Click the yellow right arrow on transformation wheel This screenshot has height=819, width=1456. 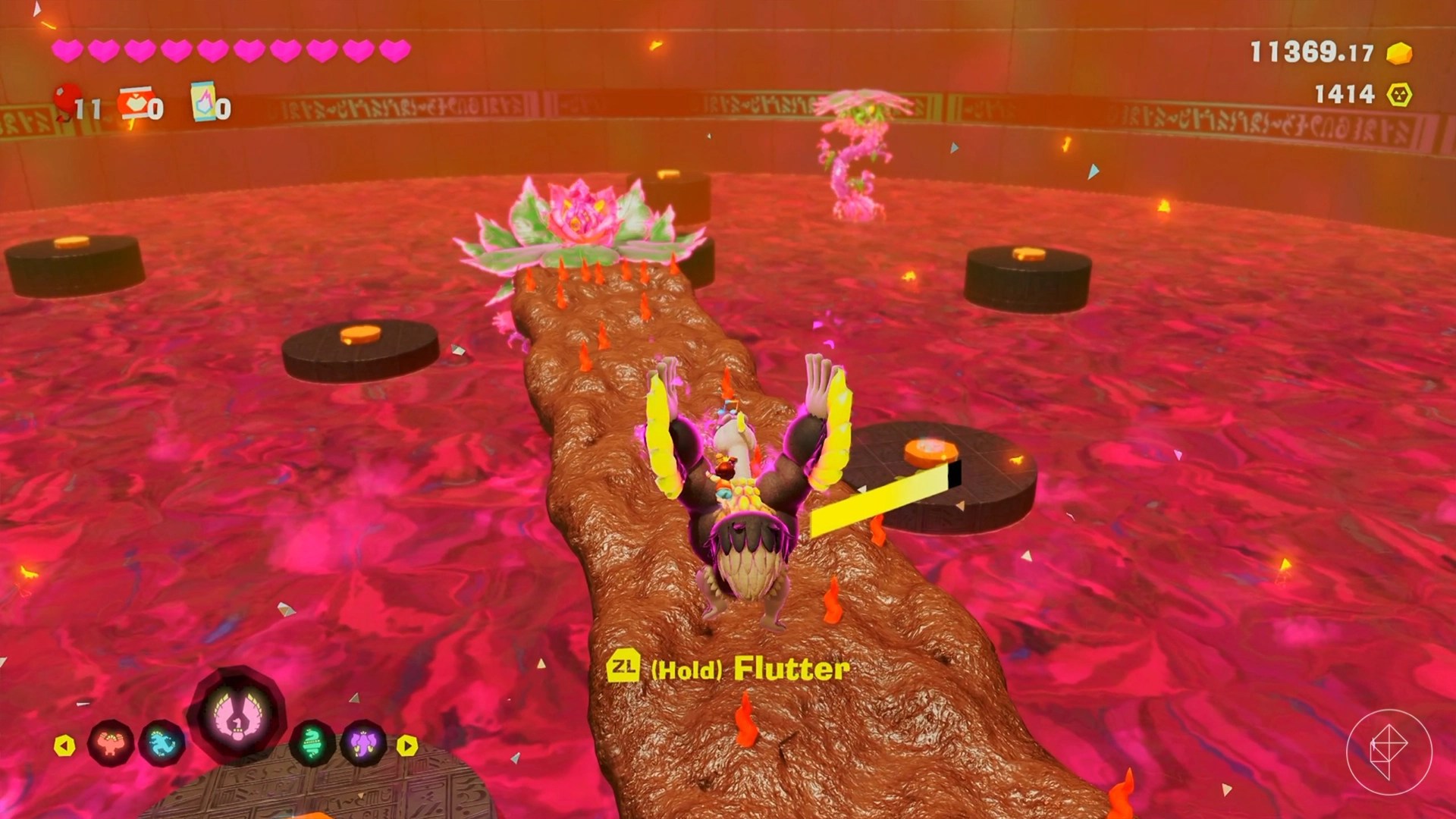click(x=407, y=745)
